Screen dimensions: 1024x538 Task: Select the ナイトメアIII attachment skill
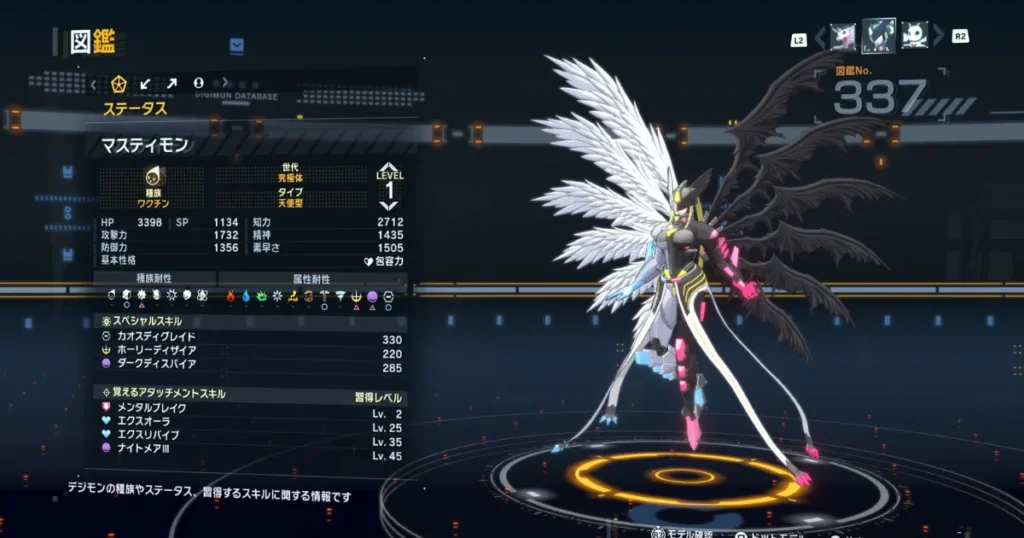250,455
